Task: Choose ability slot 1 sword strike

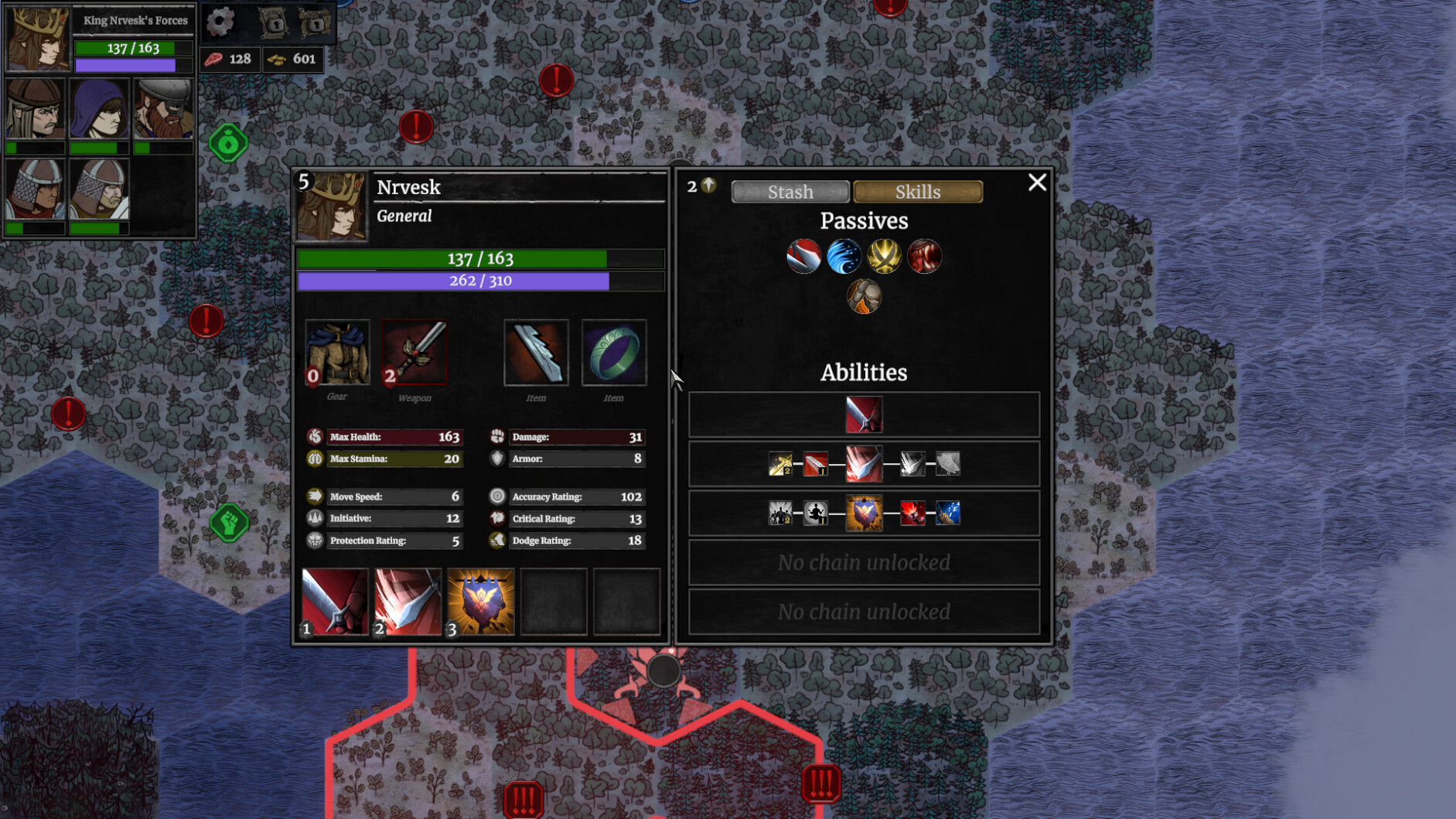Action: [x=335, y=602]
